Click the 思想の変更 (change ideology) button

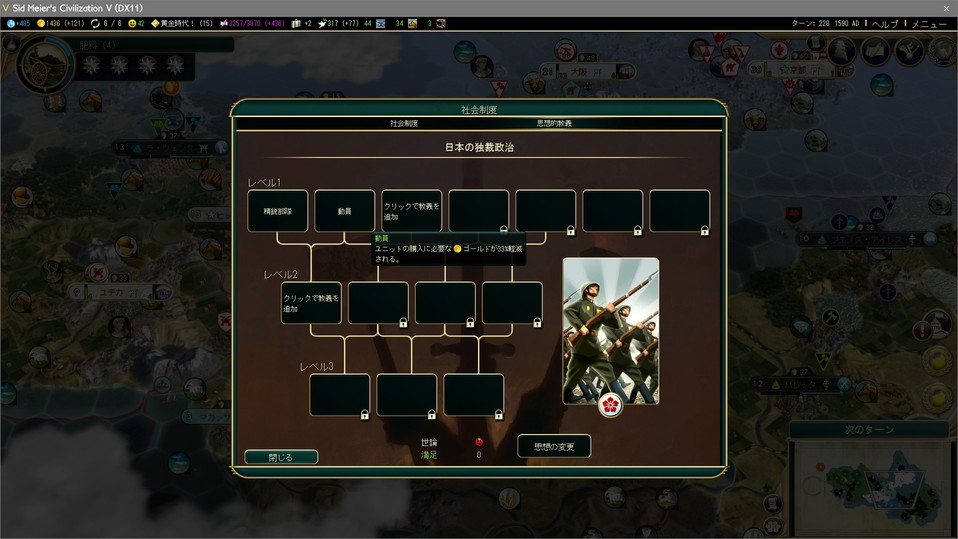[x=554, y=446]
